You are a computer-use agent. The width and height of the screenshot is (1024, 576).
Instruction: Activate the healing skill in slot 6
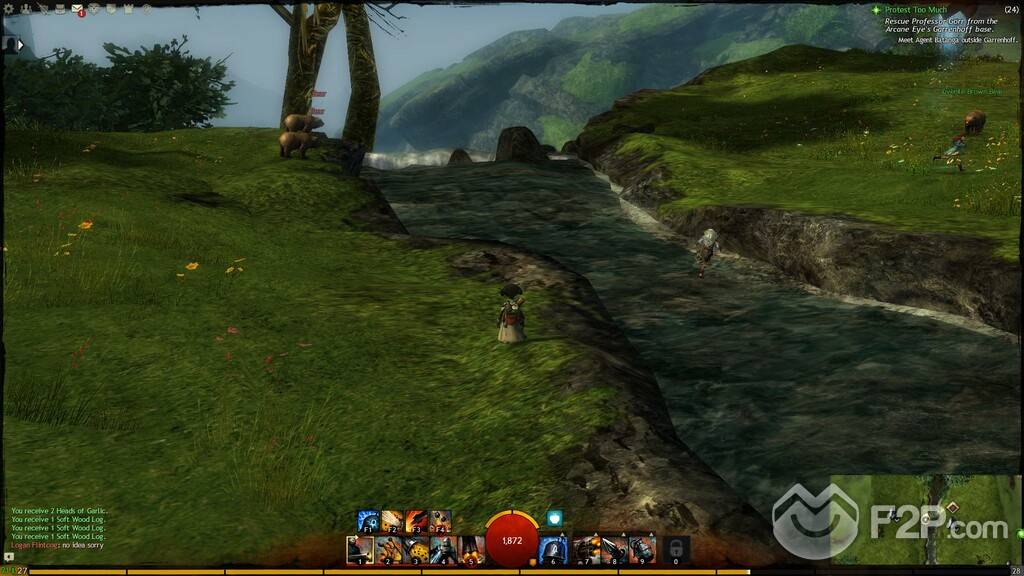tap(553, 549)
